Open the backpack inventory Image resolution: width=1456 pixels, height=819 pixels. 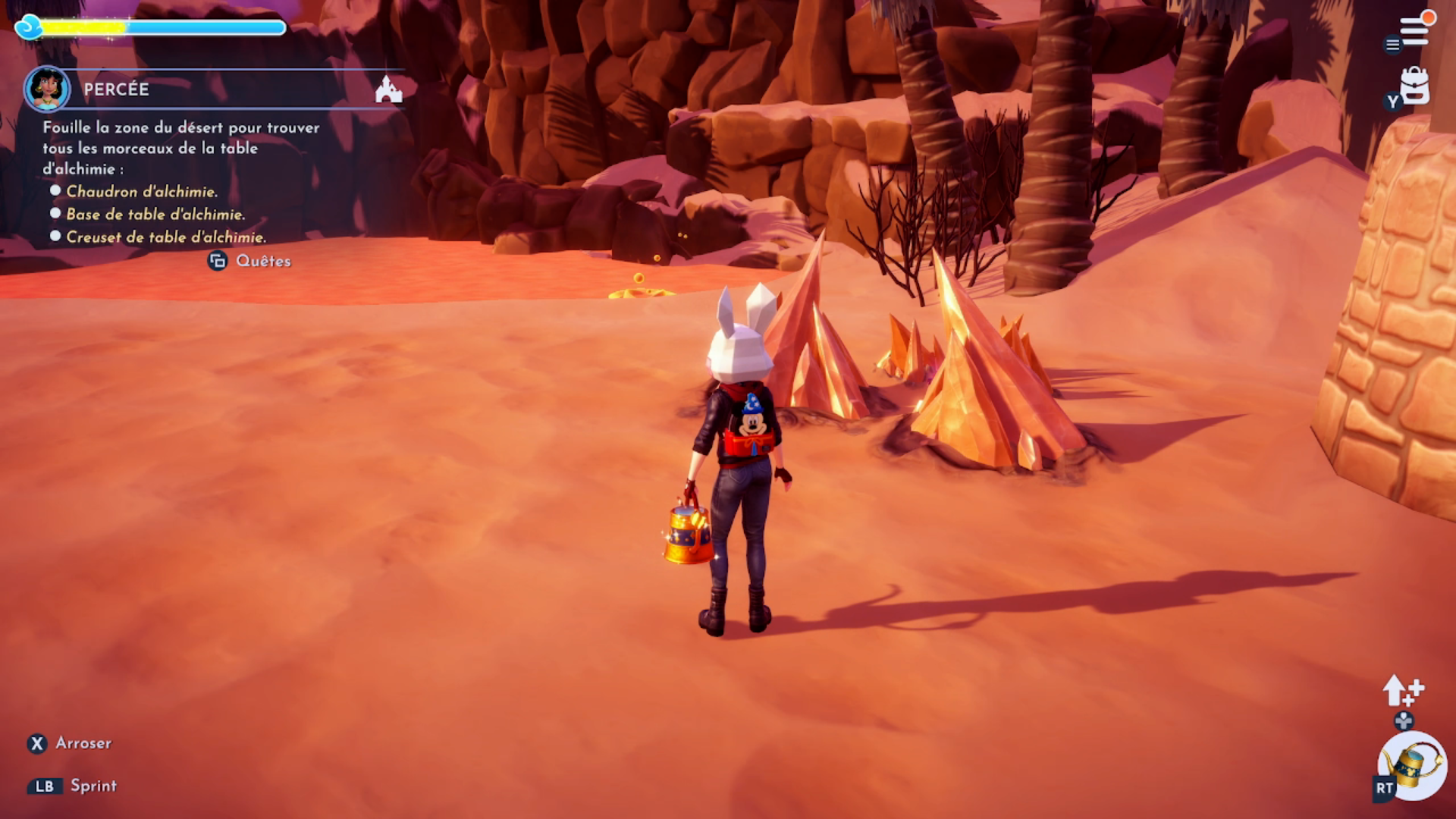coord(1414,86)
